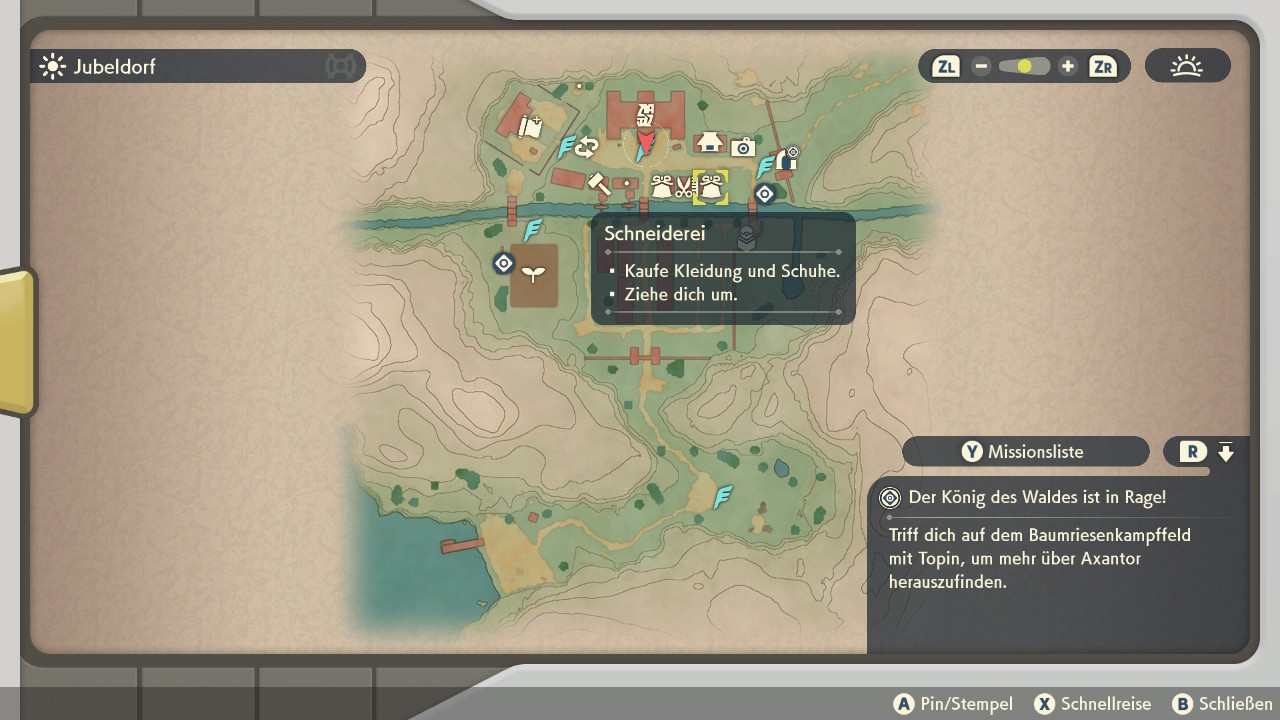Select the 'Der König des Waldes' mission entry

pyautogui.click(x=1036, y=497)
